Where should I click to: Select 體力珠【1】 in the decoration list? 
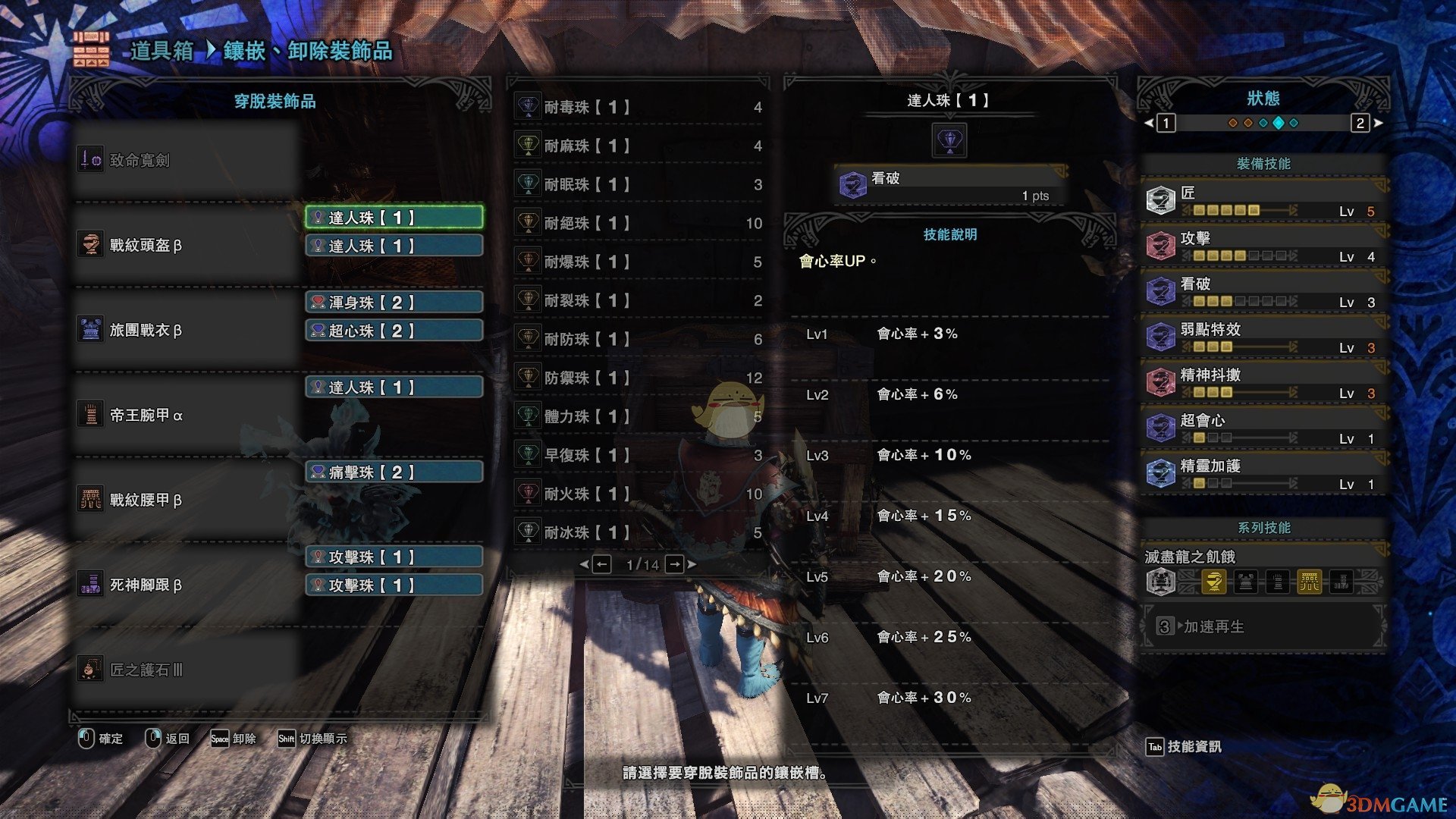pos(639,416)
